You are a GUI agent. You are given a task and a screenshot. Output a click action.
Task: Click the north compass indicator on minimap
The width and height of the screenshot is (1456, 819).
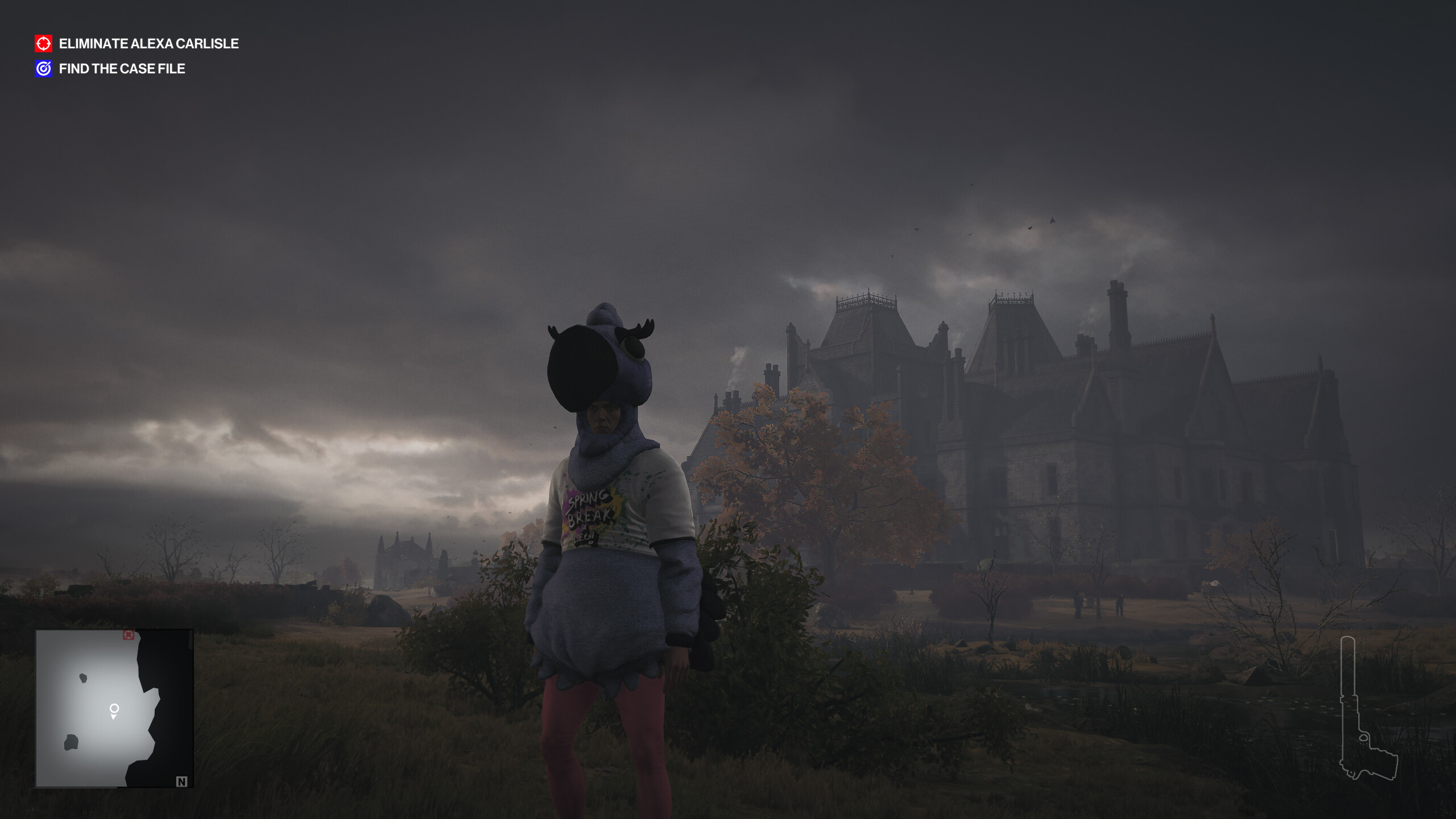point(181,781)
